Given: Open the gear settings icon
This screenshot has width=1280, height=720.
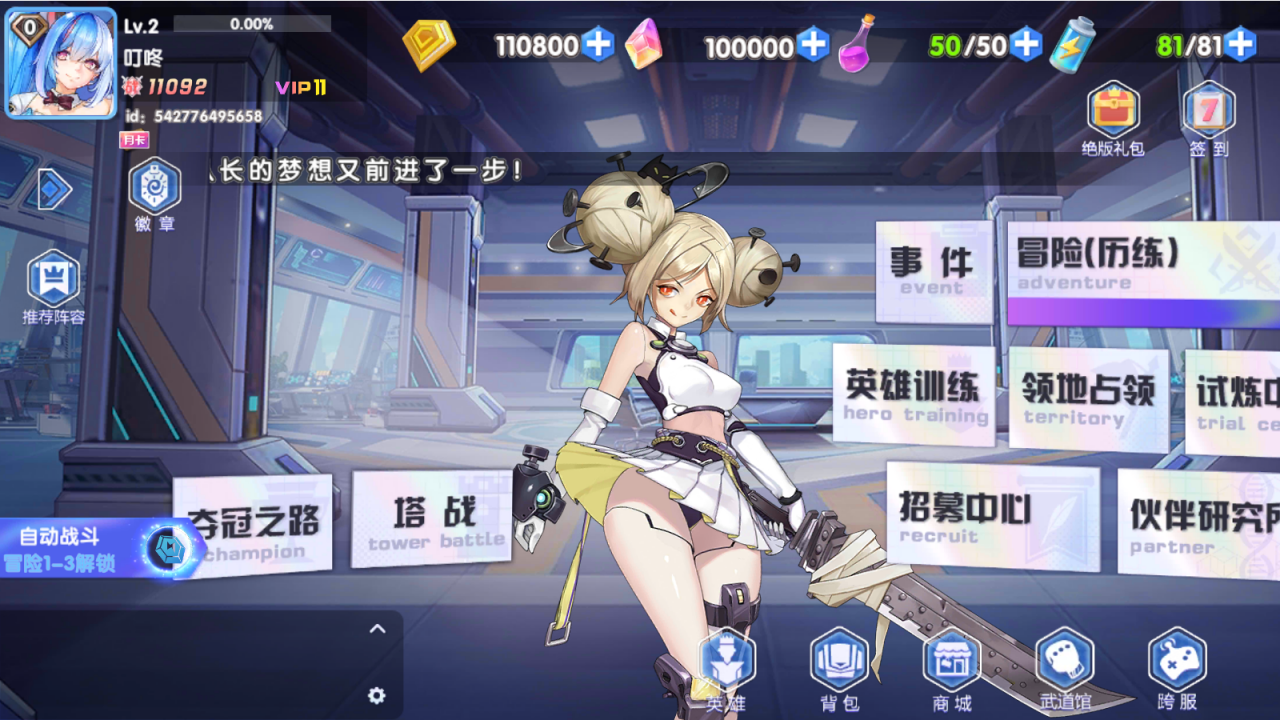Looking at the screenshot, I should [x=377, y=695].
